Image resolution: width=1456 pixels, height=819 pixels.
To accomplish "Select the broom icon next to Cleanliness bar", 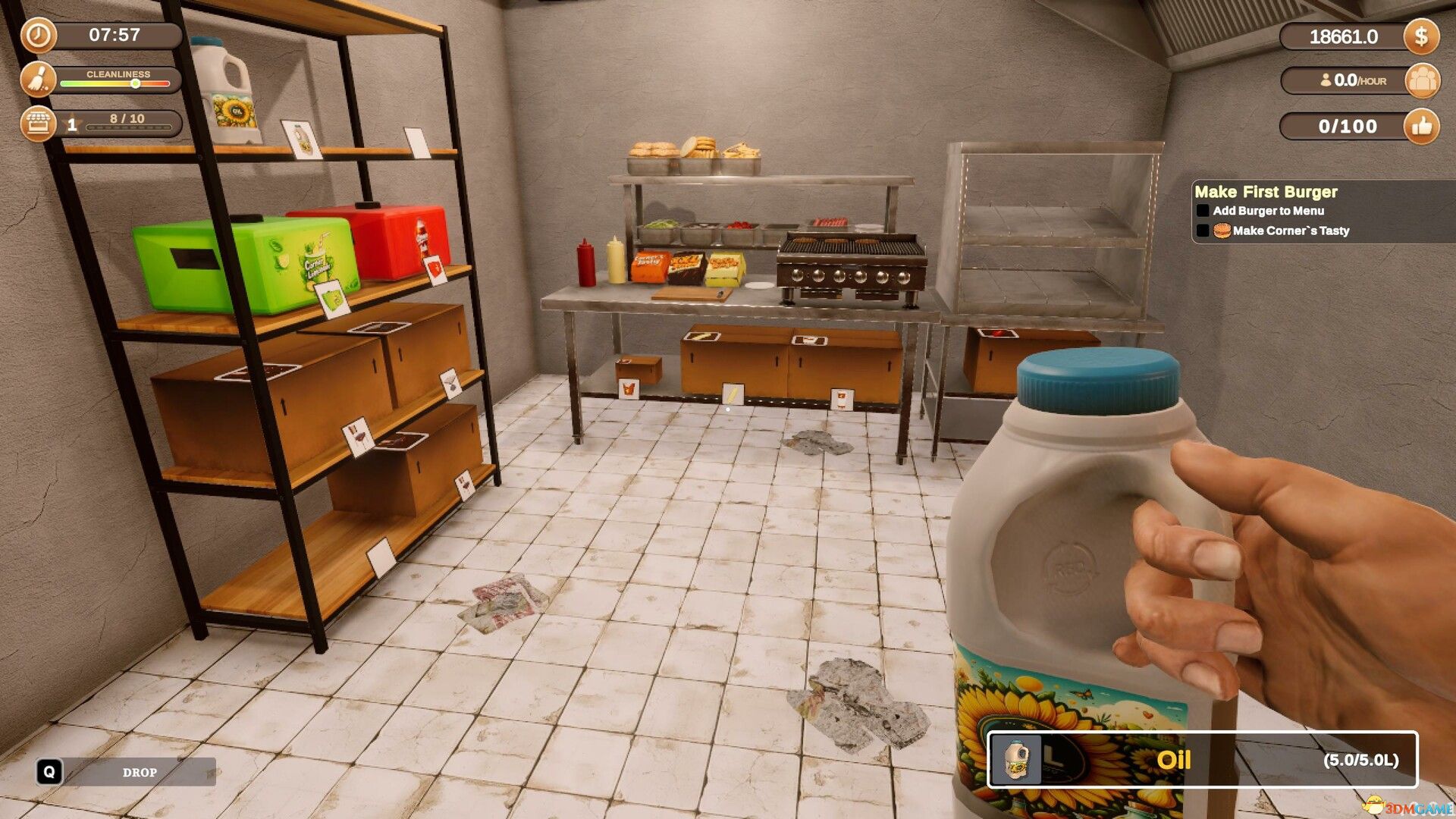I will click(x=38, y=79).
